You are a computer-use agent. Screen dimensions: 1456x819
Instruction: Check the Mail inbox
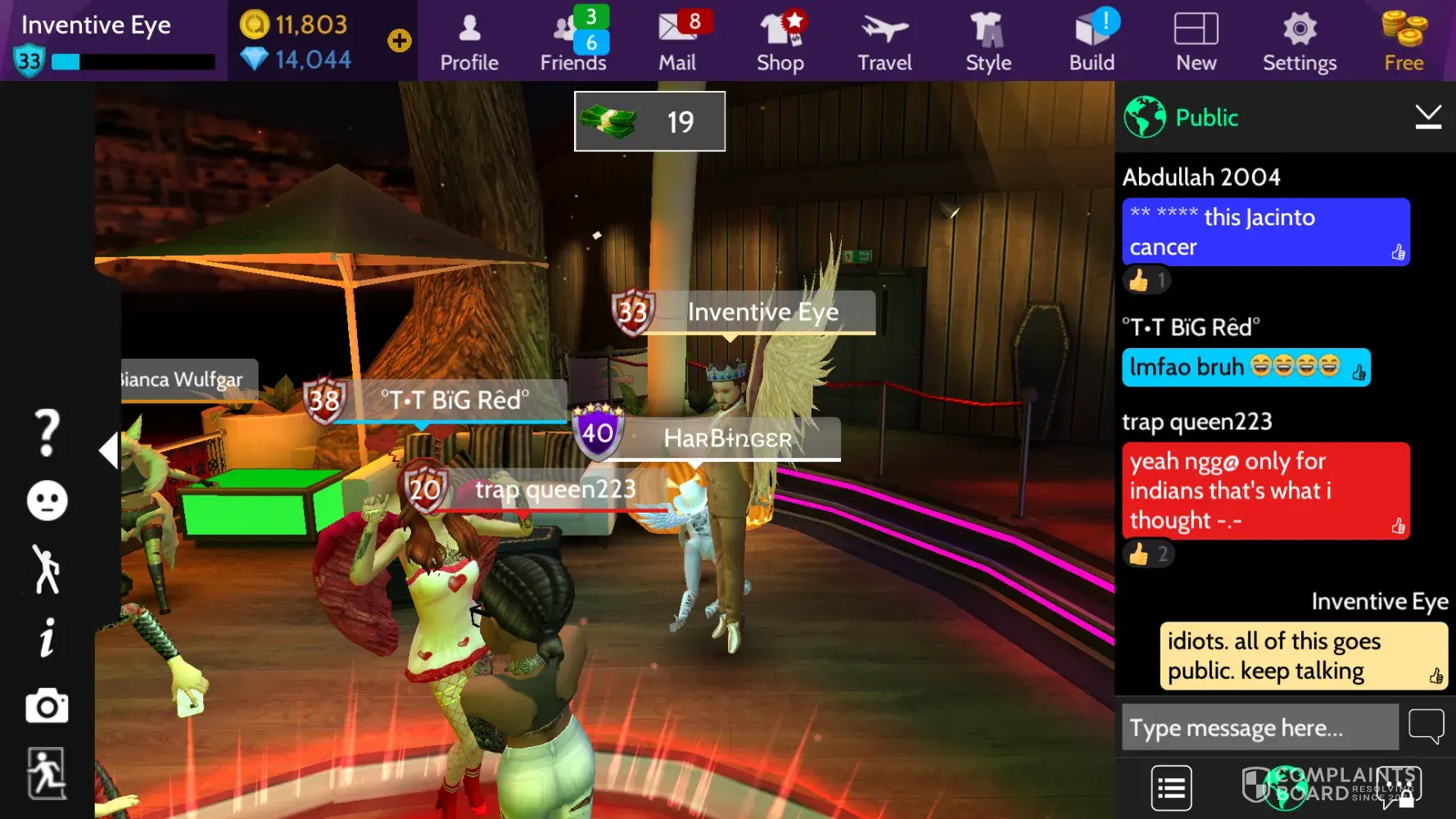(x=677, y=41)
